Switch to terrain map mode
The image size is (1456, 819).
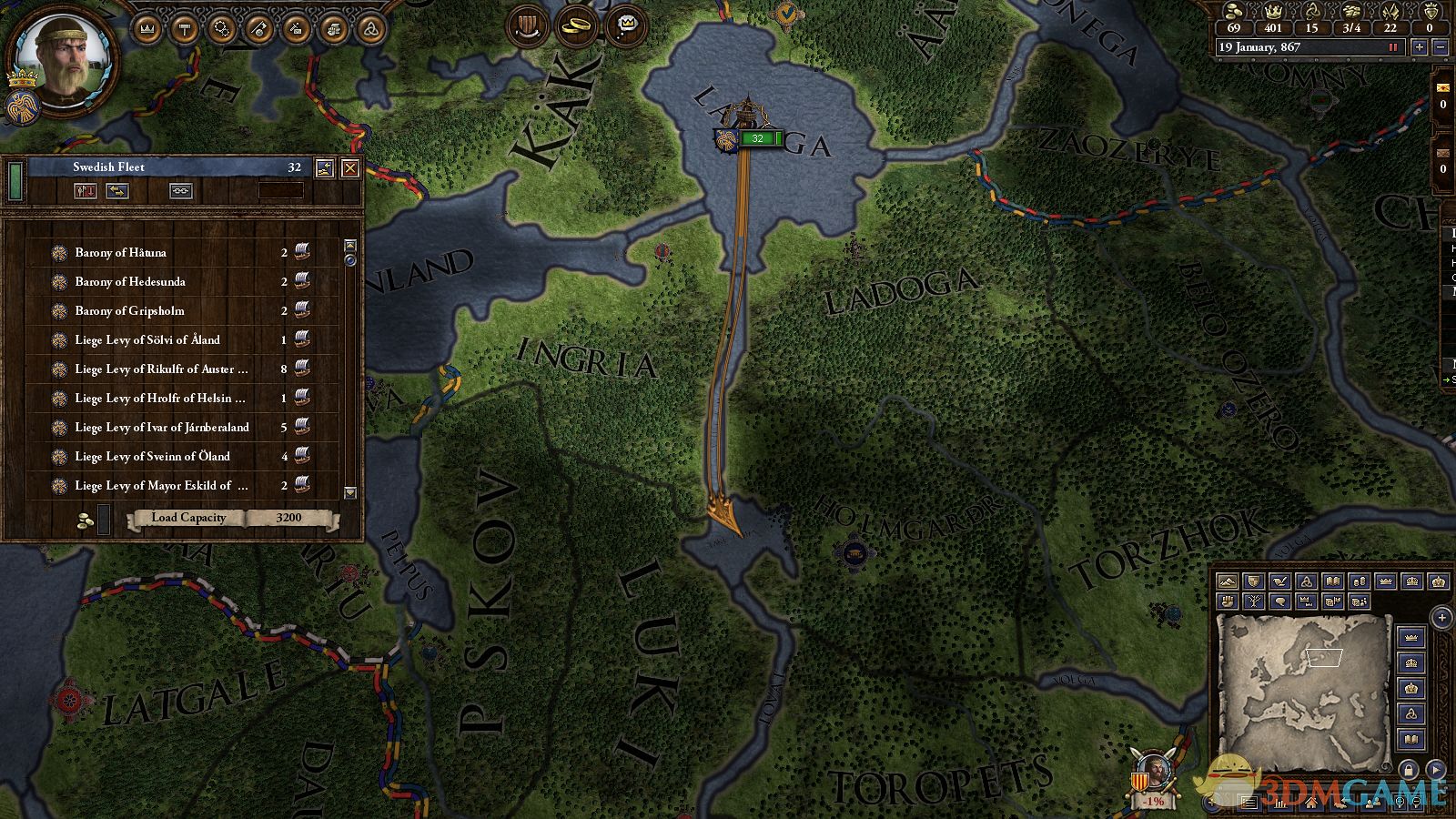coord(1228,581)
